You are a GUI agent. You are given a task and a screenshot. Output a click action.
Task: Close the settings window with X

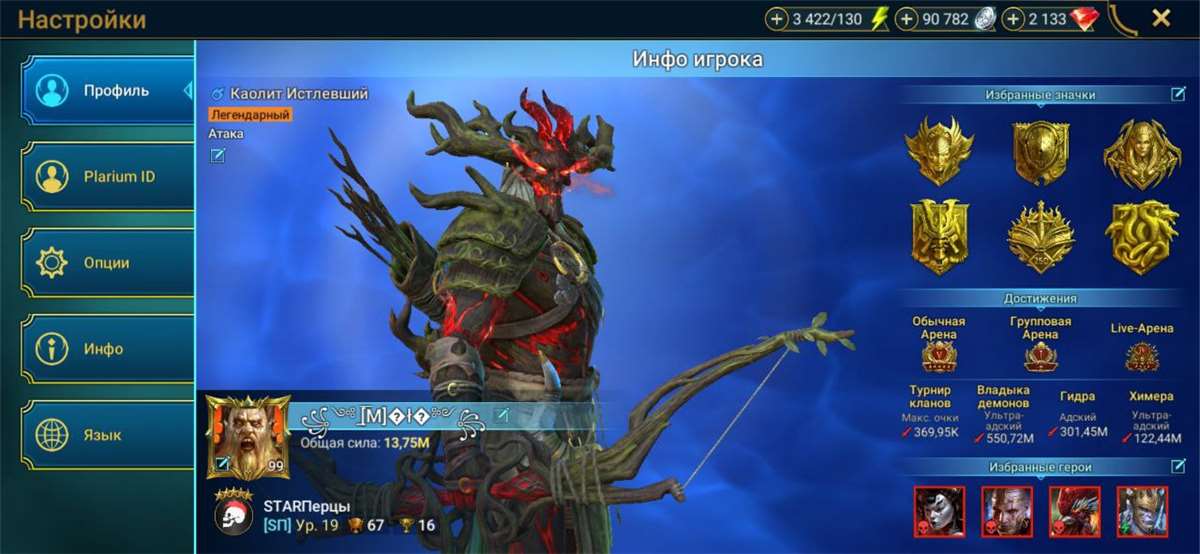[1161, 18]
